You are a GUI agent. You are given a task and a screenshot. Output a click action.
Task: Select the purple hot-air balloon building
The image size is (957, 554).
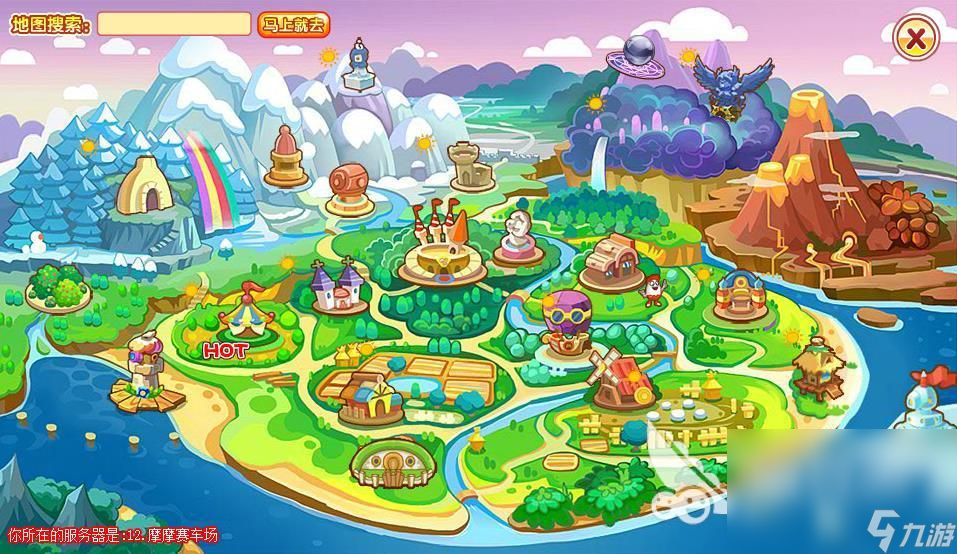568,319
